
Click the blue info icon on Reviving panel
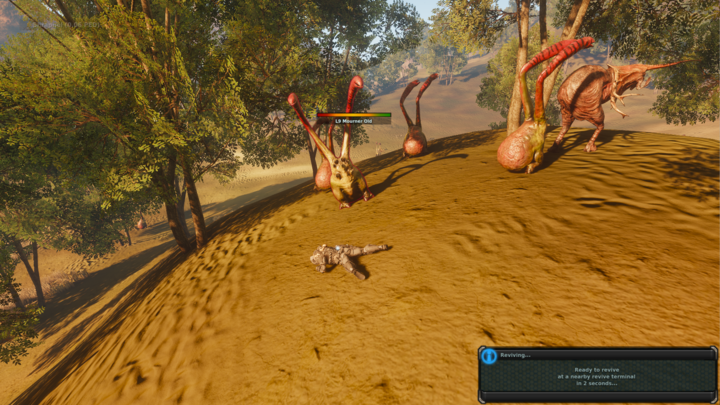coord(489,356)
